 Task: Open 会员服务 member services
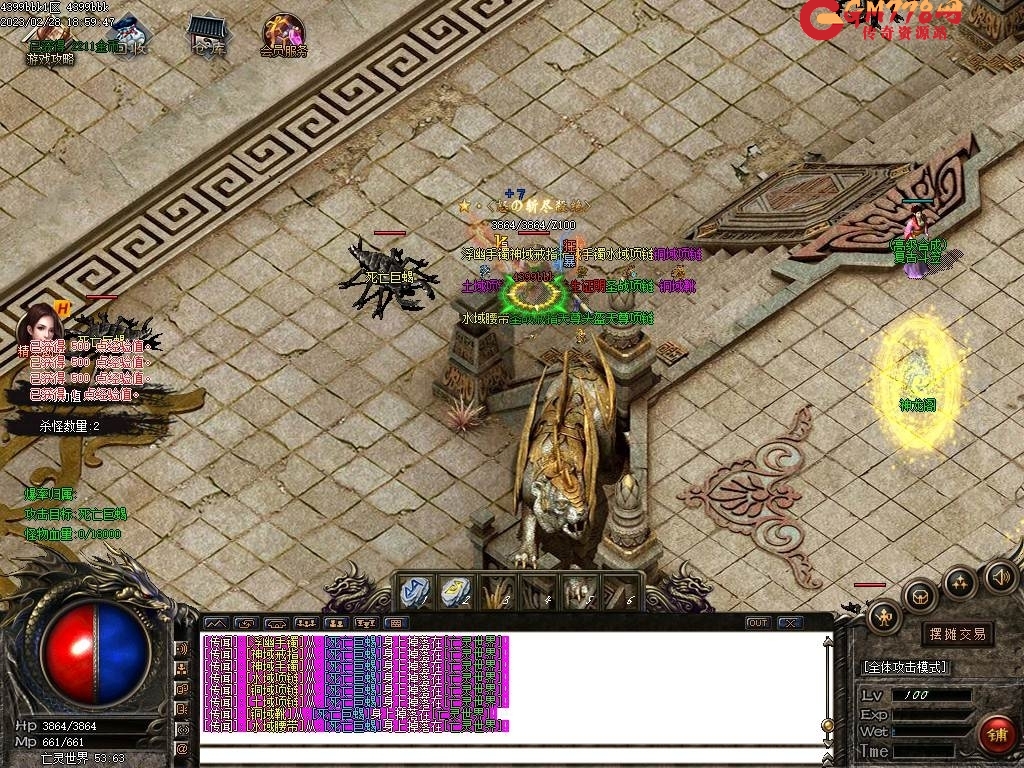pos(284,36)
